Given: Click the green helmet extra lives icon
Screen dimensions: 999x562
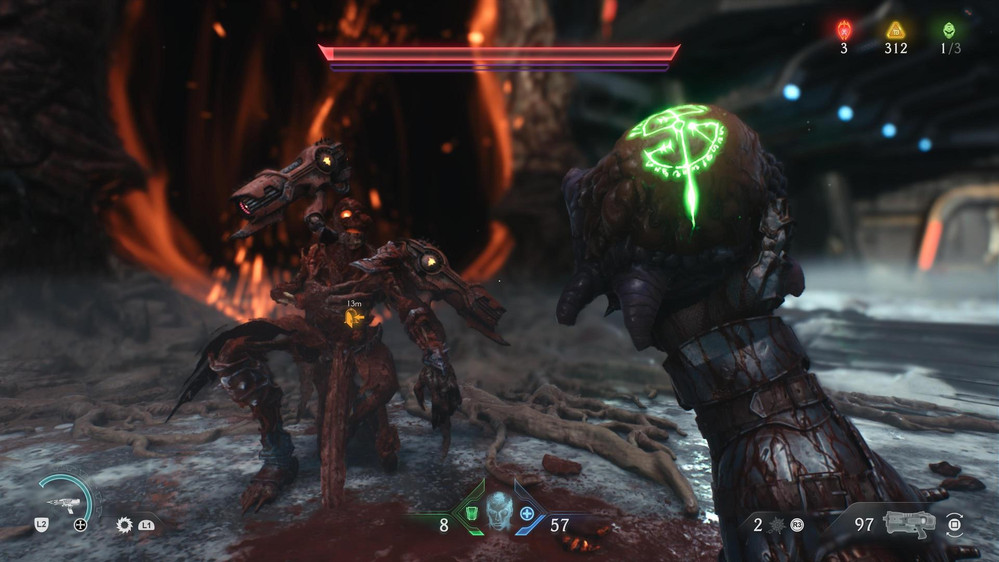Looking at the screenshot, I should tap(947, 29).
